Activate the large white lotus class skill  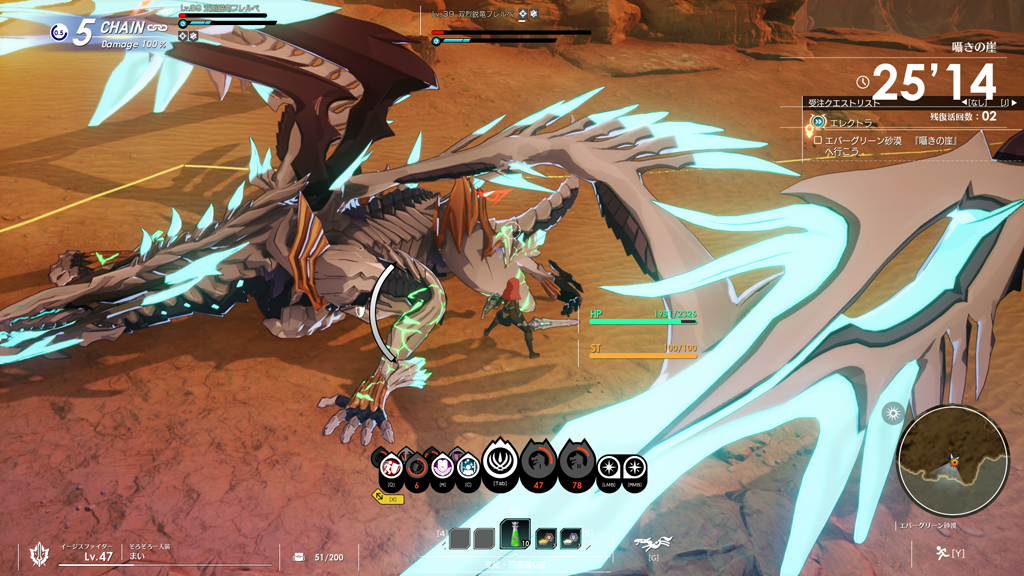pos(499,463)
